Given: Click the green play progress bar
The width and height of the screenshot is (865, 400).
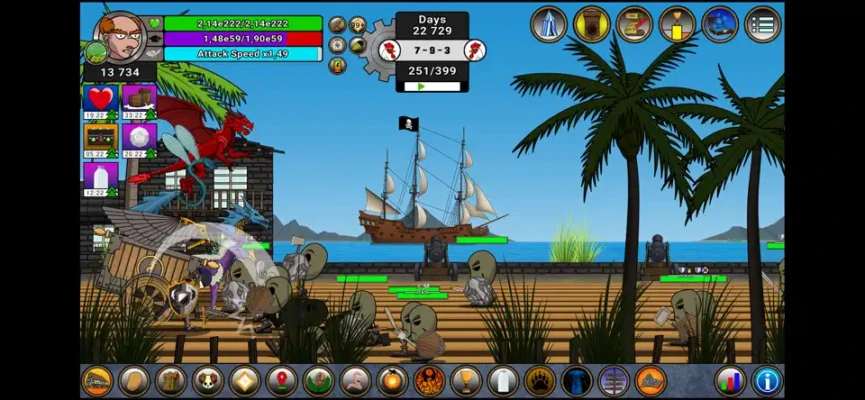Looking at the screenshot, I should (x=432, y=87).
